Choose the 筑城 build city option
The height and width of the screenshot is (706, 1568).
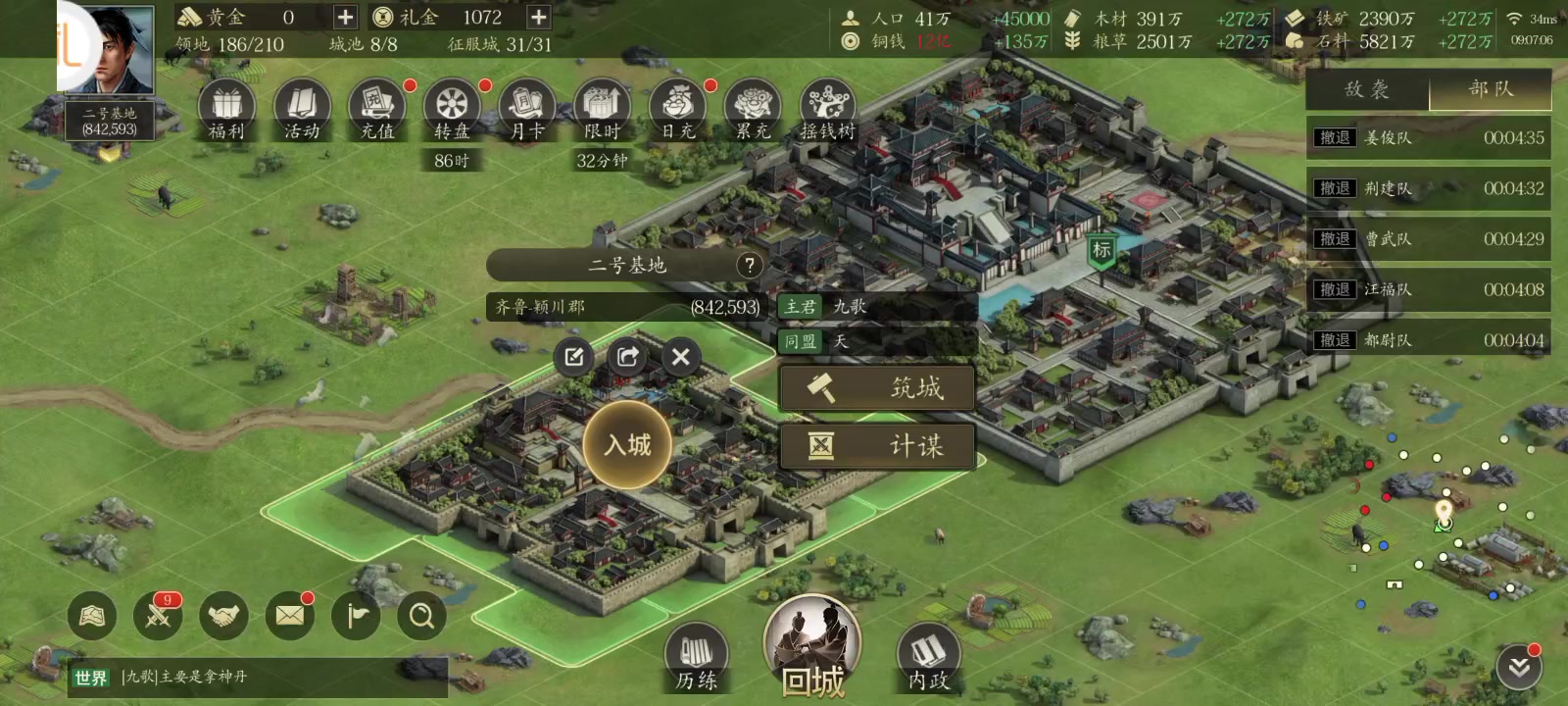[x=877, y=388]
